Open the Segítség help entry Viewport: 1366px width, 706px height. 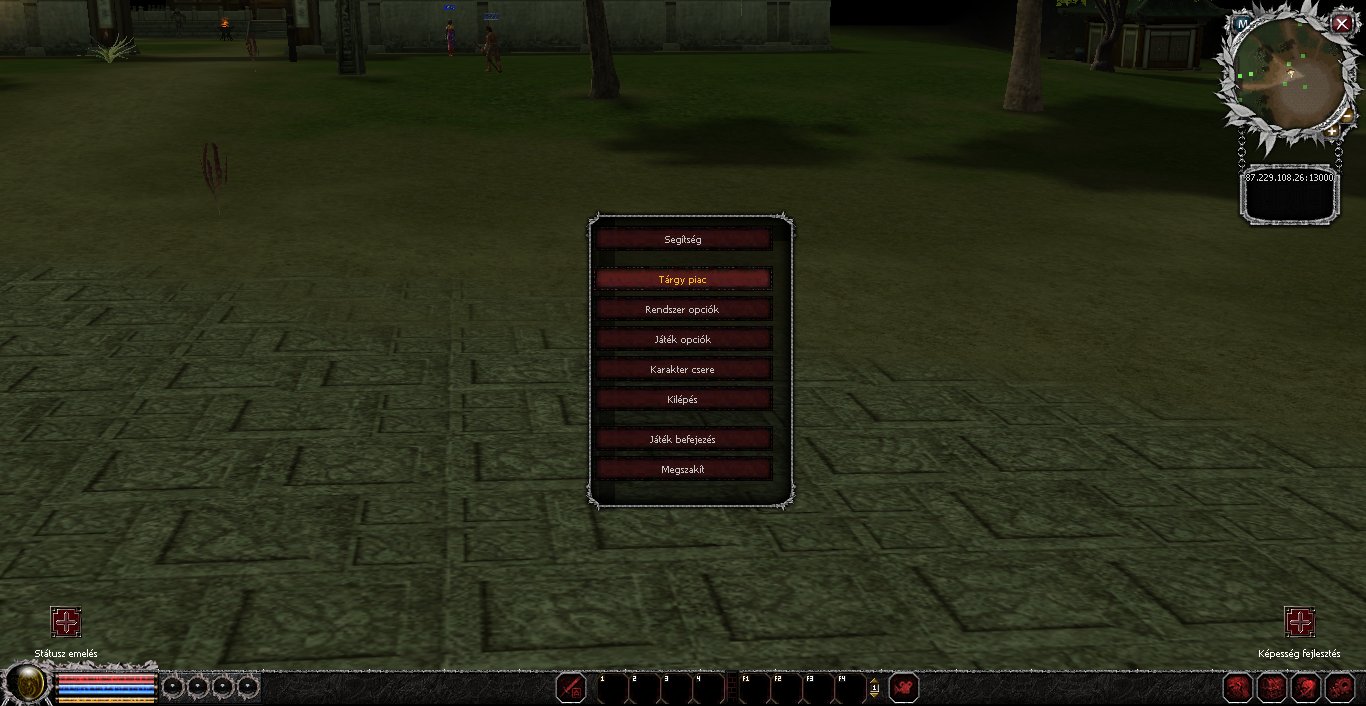[683, 239]
